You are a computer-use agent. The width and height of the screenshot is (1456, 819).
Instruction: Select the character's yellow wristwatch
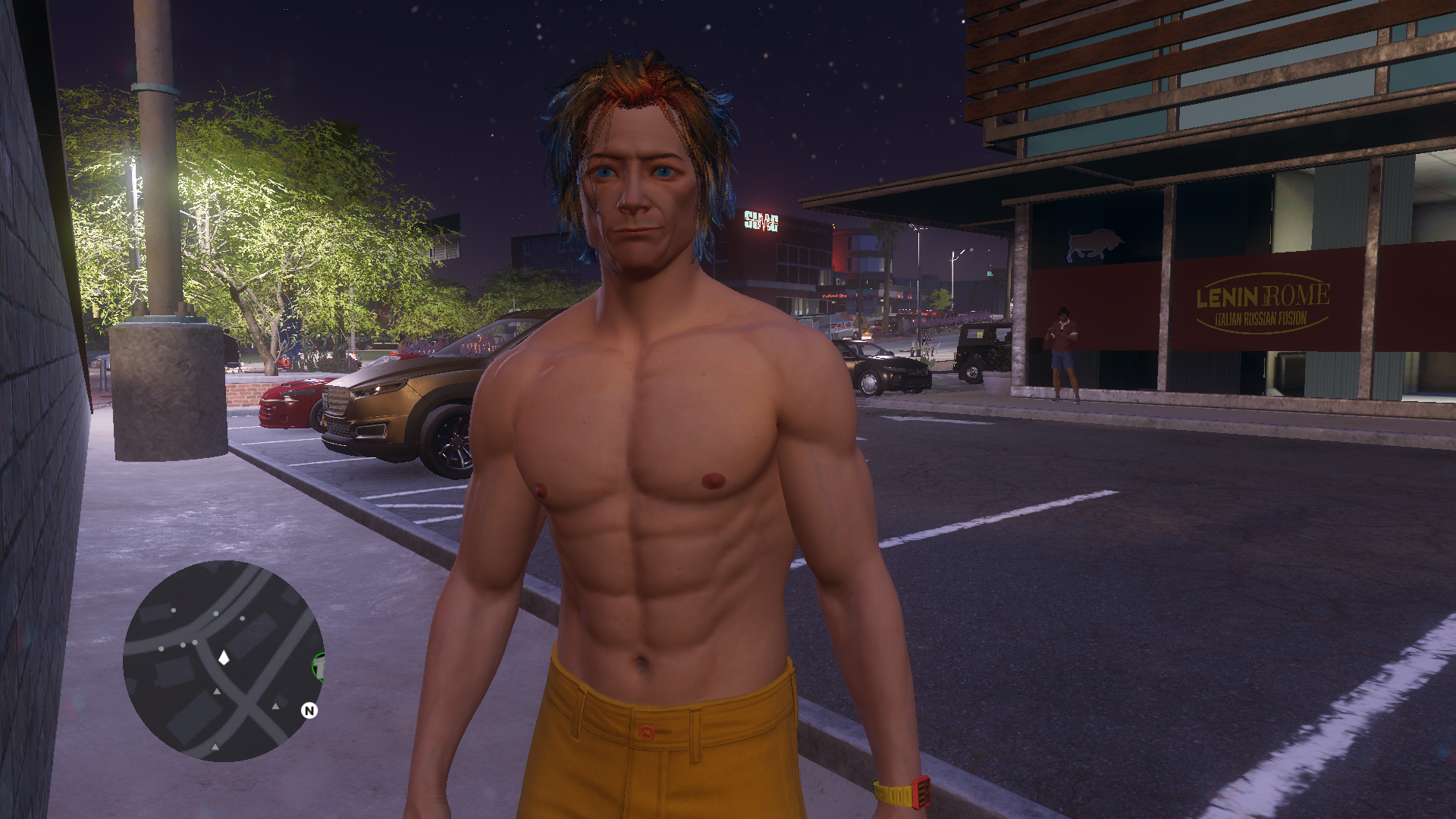(903, 794)
